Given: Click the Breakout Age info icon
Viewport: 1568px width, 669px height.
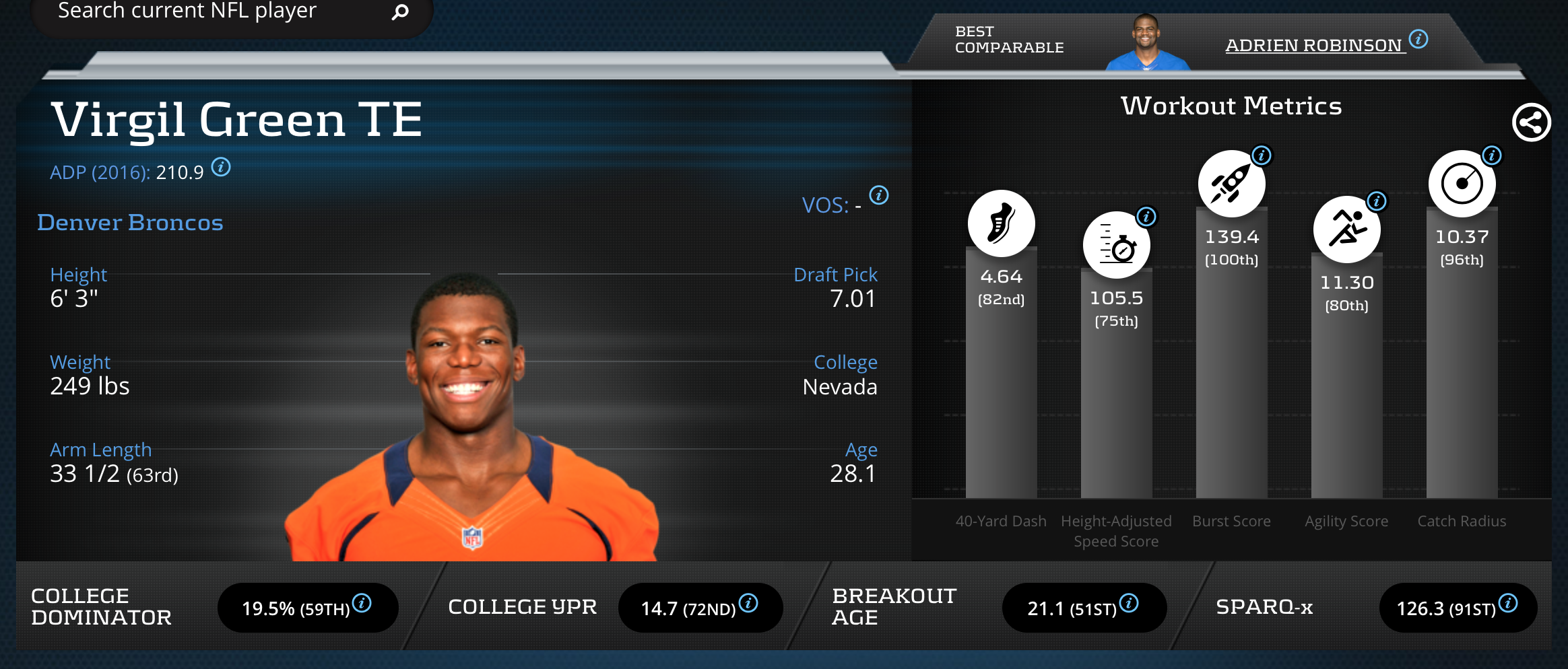Looking at the screenshot, I should (1130, 603).
